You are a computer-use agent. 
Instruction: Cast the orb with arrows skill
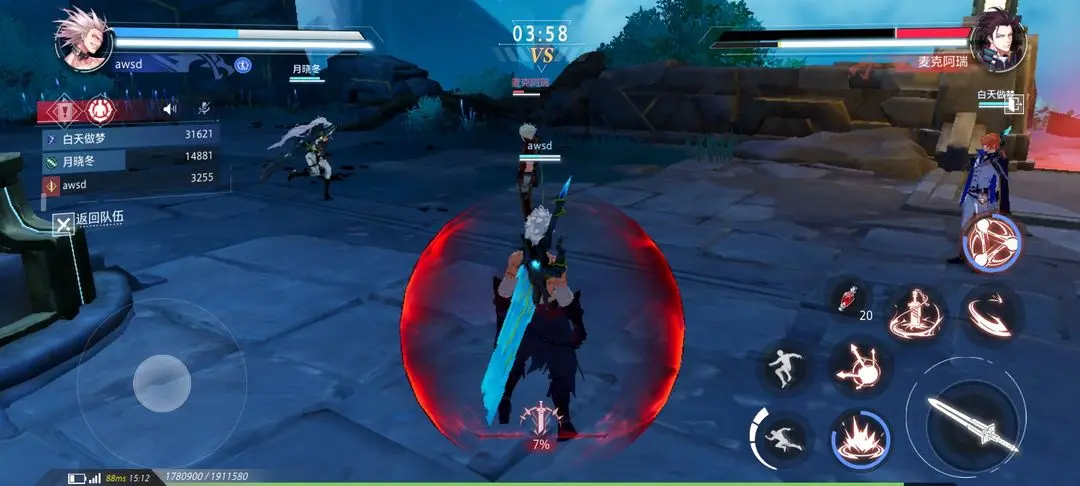tap(859, 365)
